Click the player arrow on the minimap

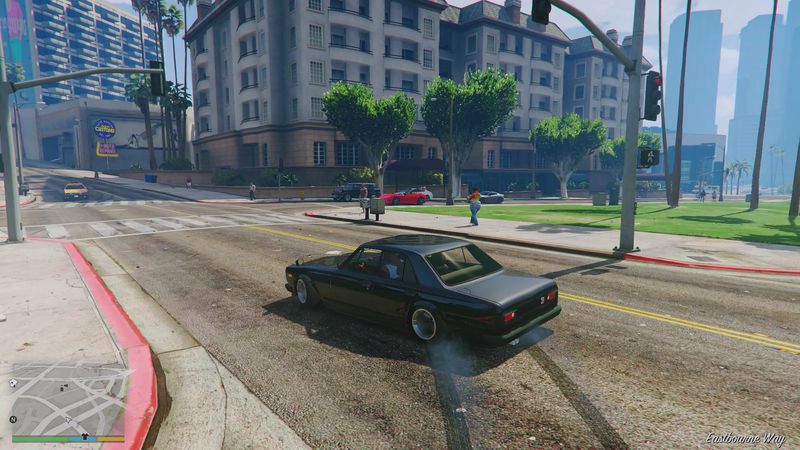coord(68,420)
